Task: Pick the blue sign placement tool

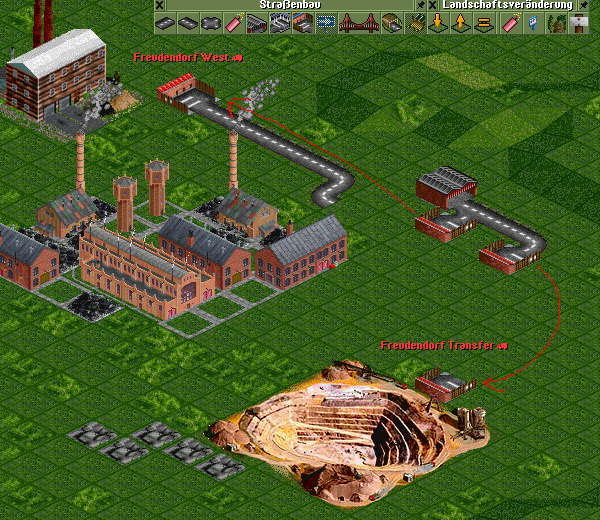Action: click(534, 22)
